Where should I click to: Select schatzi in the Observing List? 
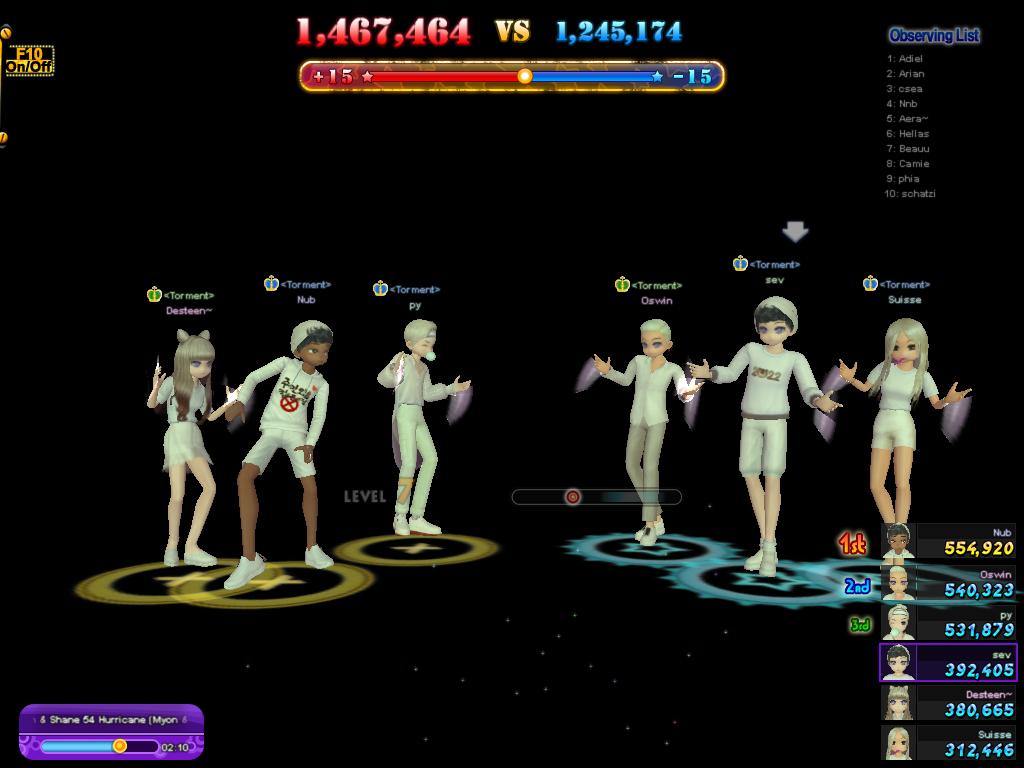click(x=917, y=194)
